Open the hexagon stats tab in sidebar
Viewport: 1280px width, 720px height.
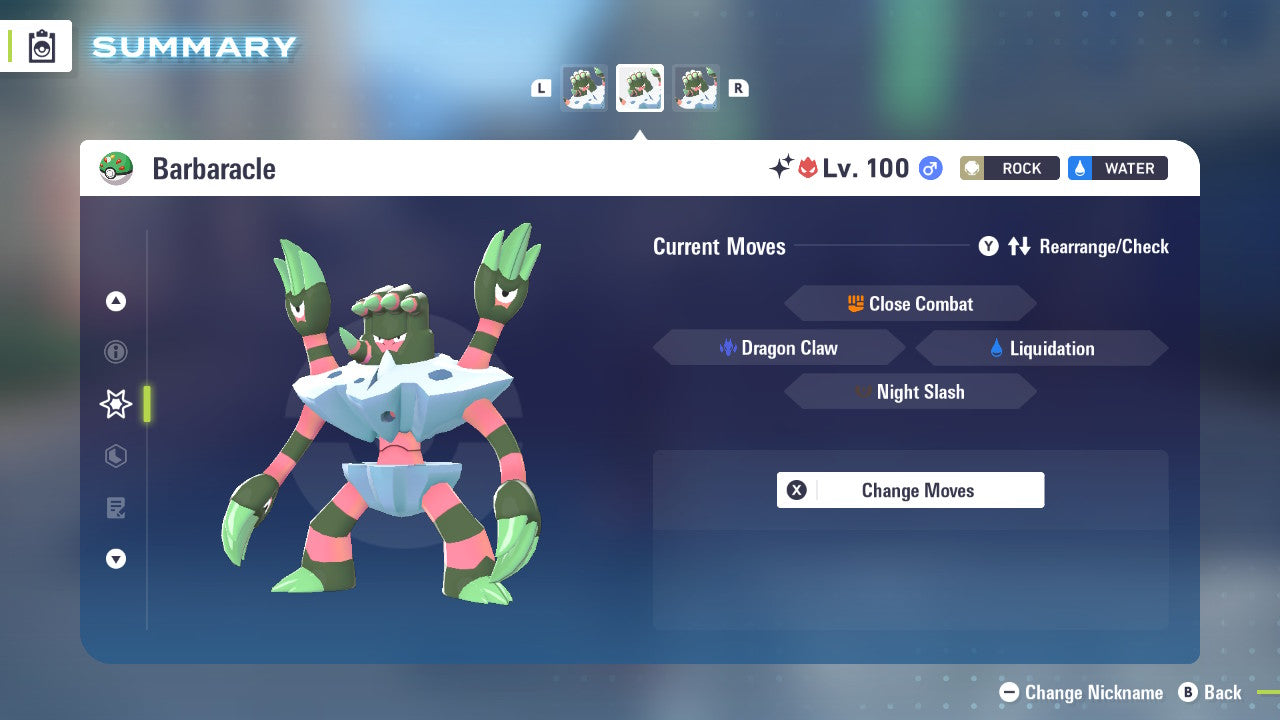(x=115, y=456)
